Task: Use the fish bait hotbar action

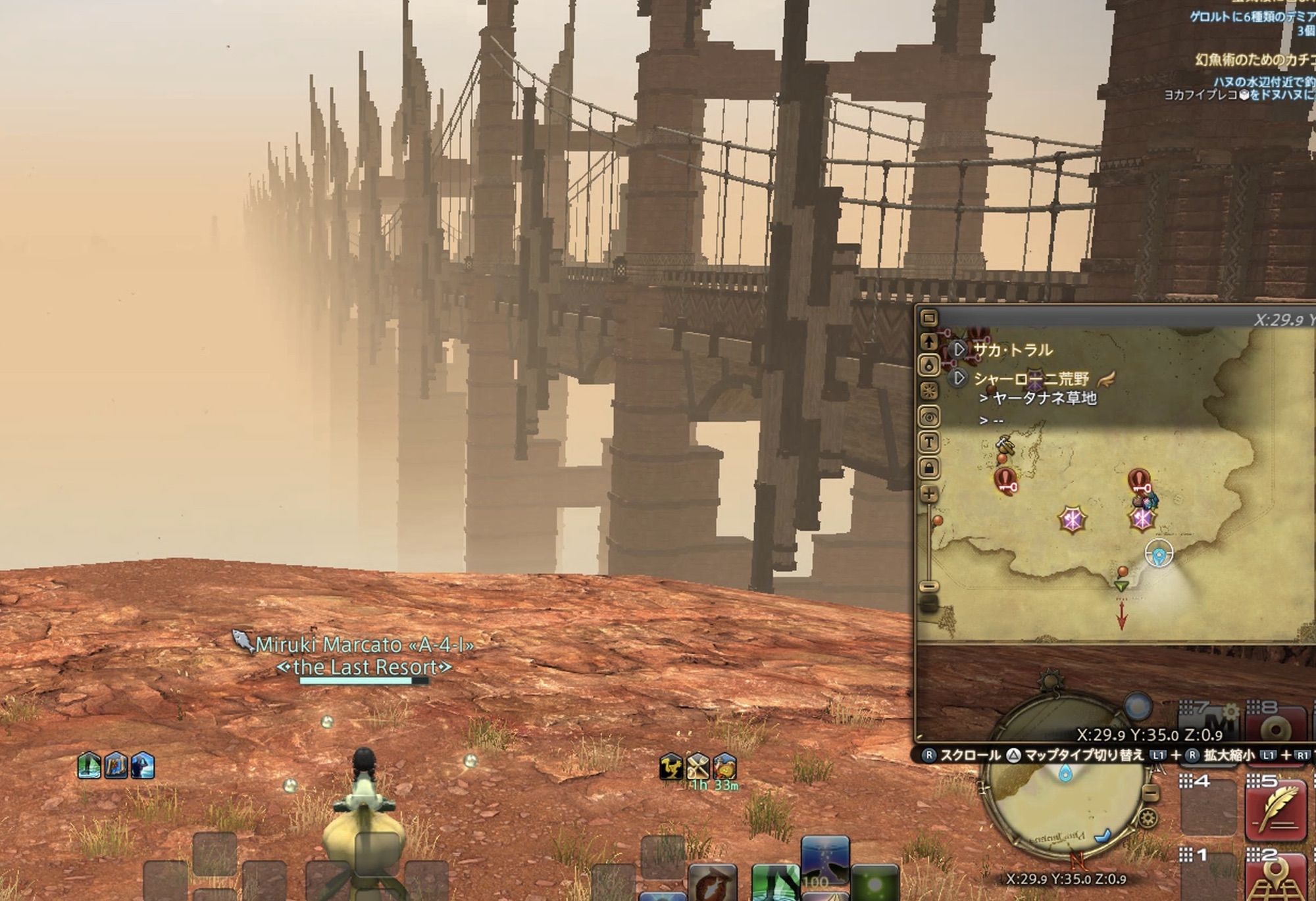Action: click(x=713, y=883)
